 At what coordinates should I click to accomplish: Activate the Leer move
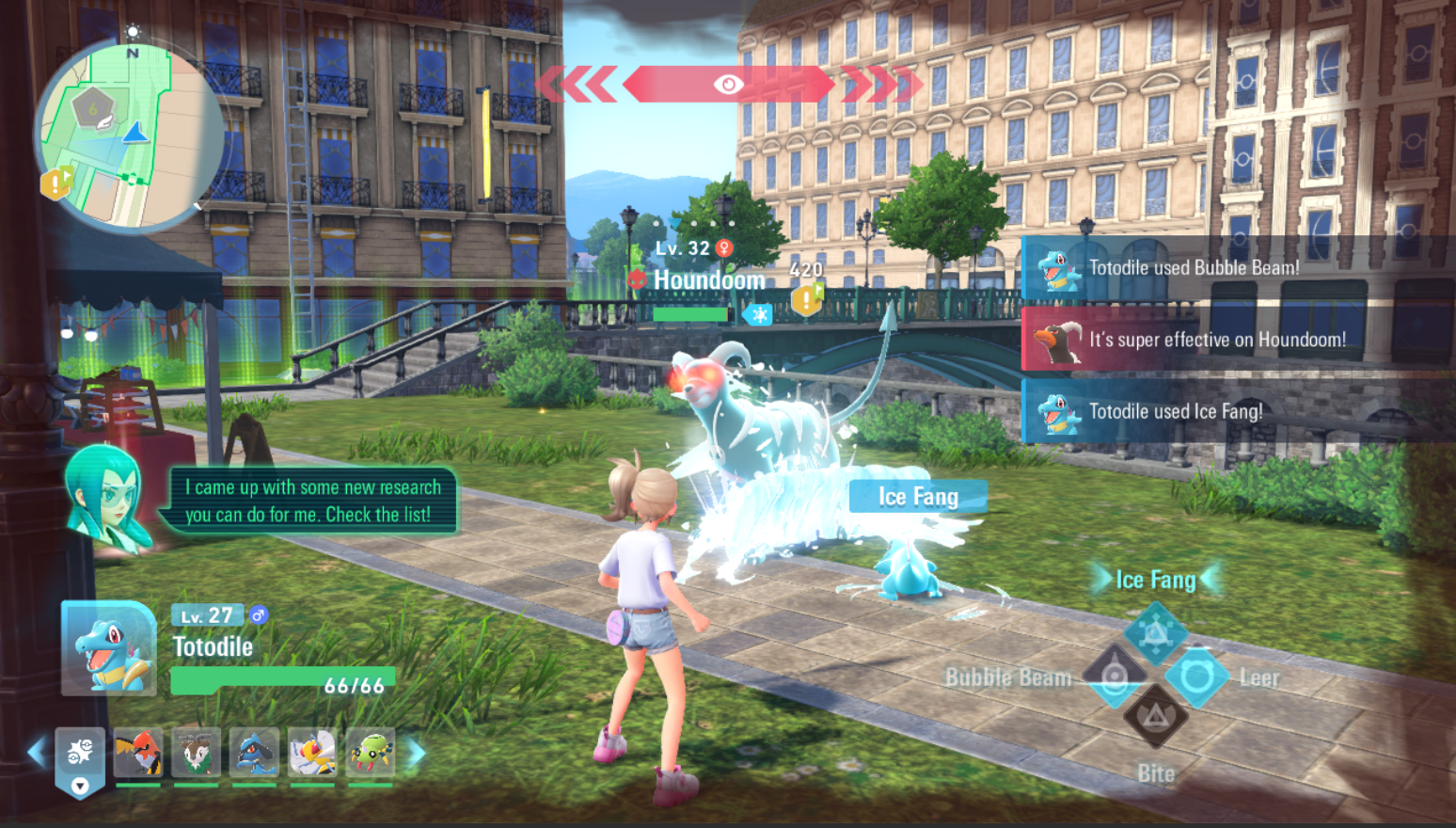[1196, 676]
